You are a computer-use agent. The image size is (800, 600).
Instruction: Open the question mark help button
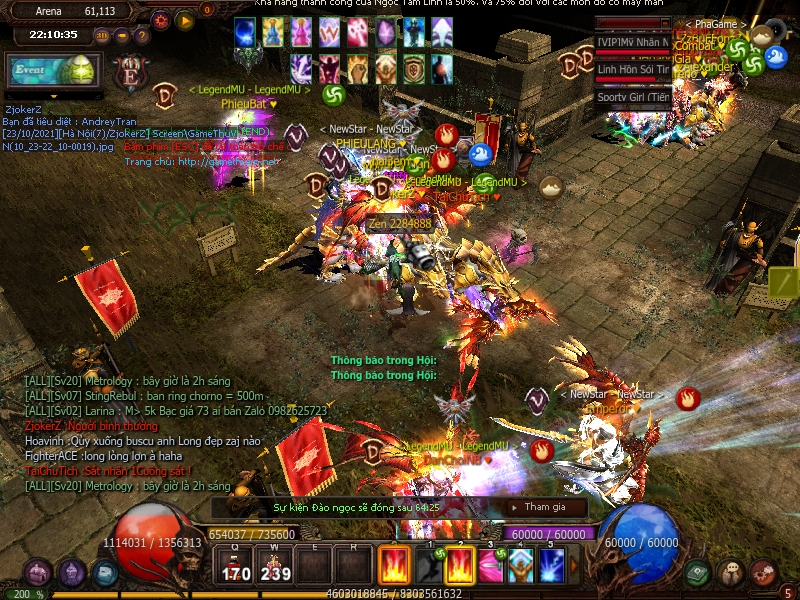[x=141, y=35]
